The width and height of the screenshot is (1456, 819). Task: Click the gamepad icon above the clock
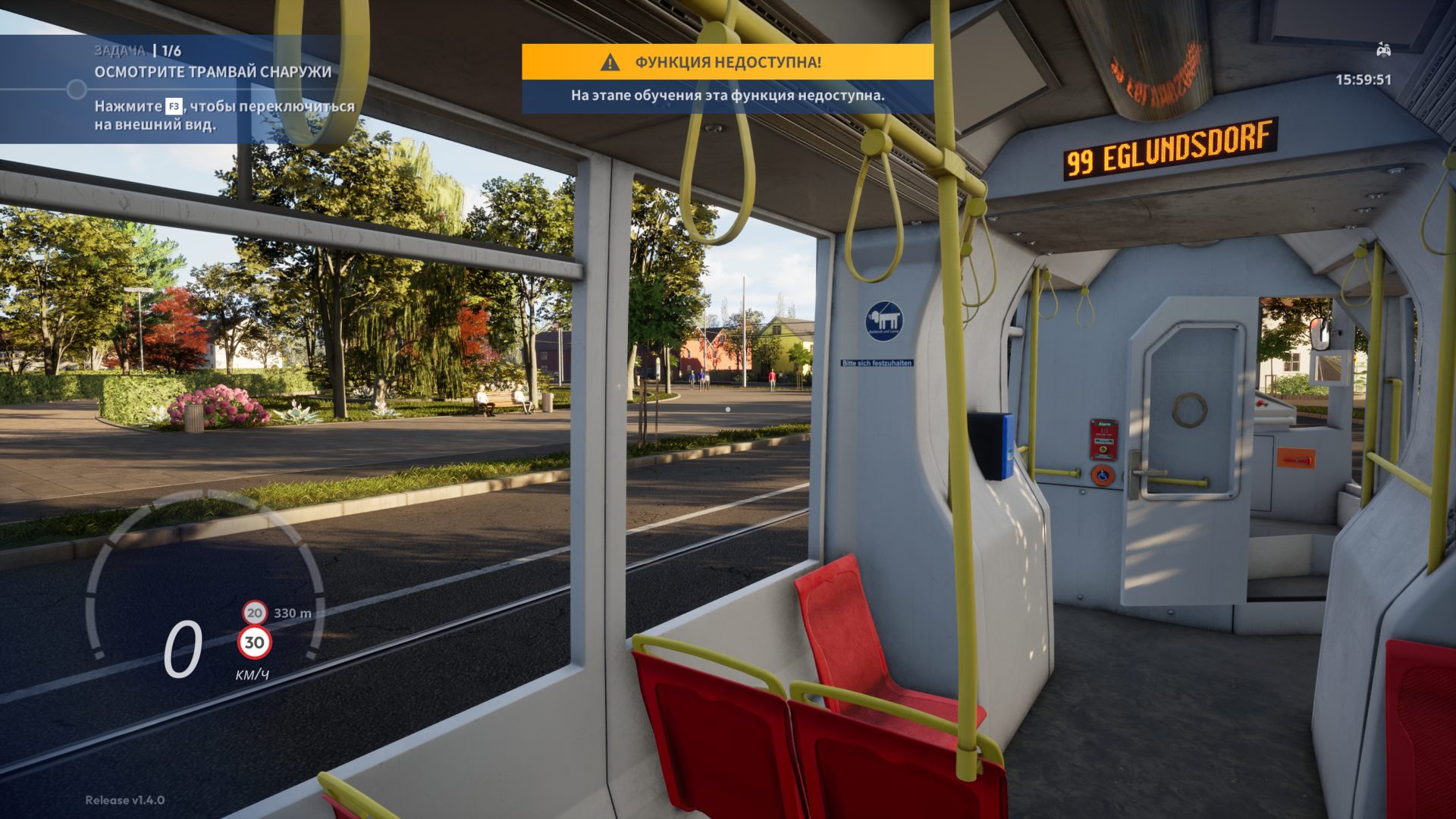pos(1383,50)
